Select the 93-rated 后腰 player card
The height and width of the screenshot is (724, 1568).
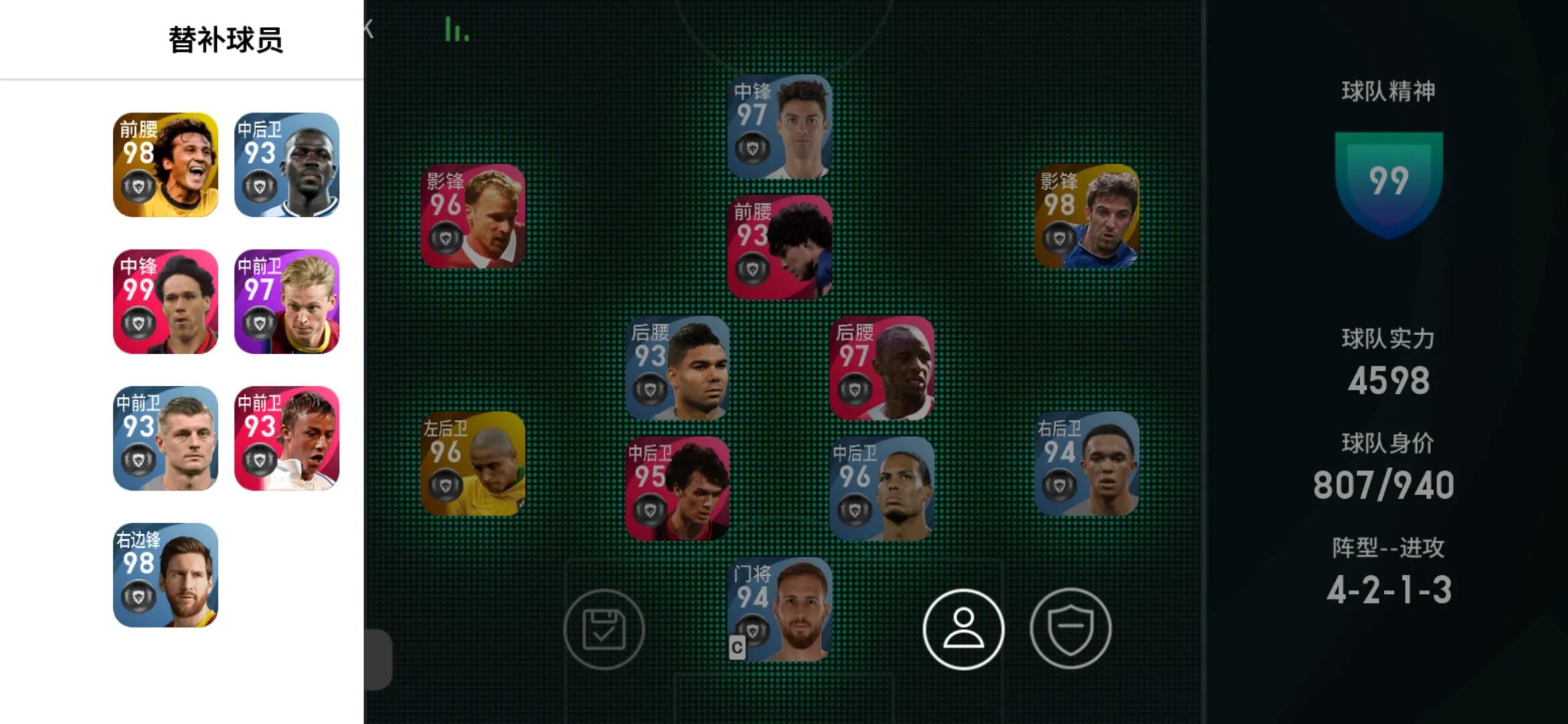click(677, 368)
